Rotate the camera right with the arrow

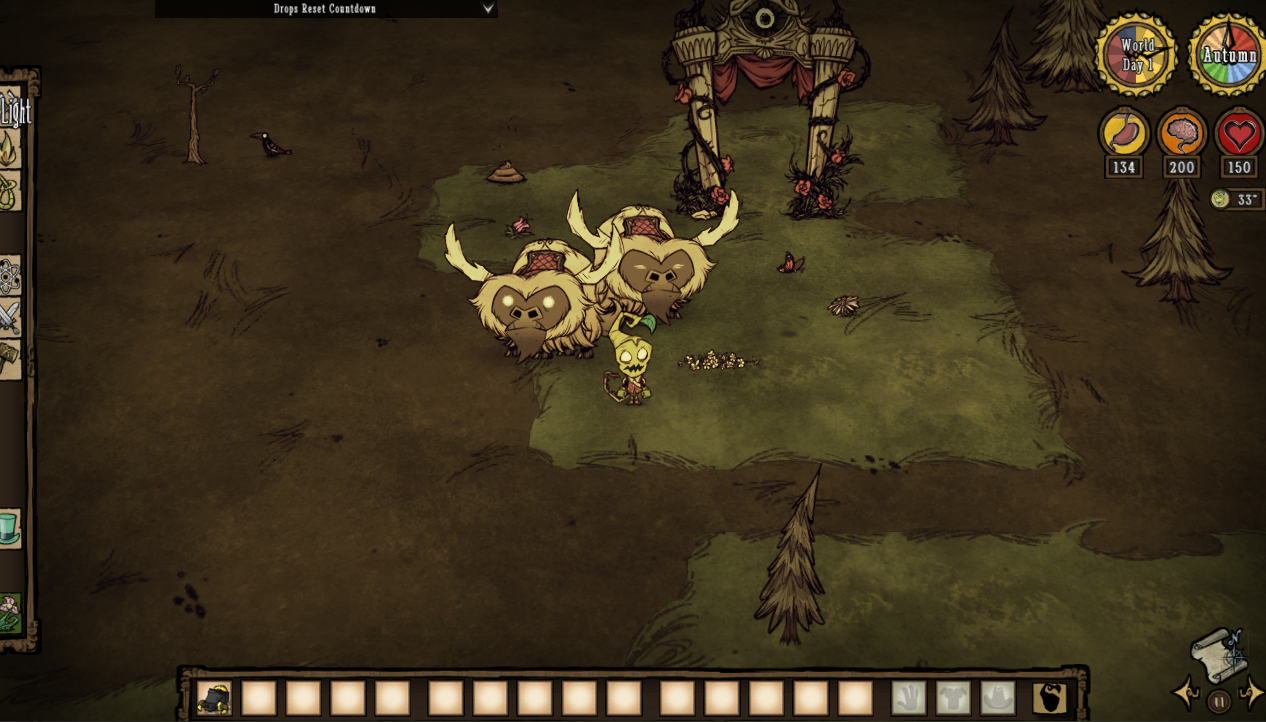(1251, 692)
